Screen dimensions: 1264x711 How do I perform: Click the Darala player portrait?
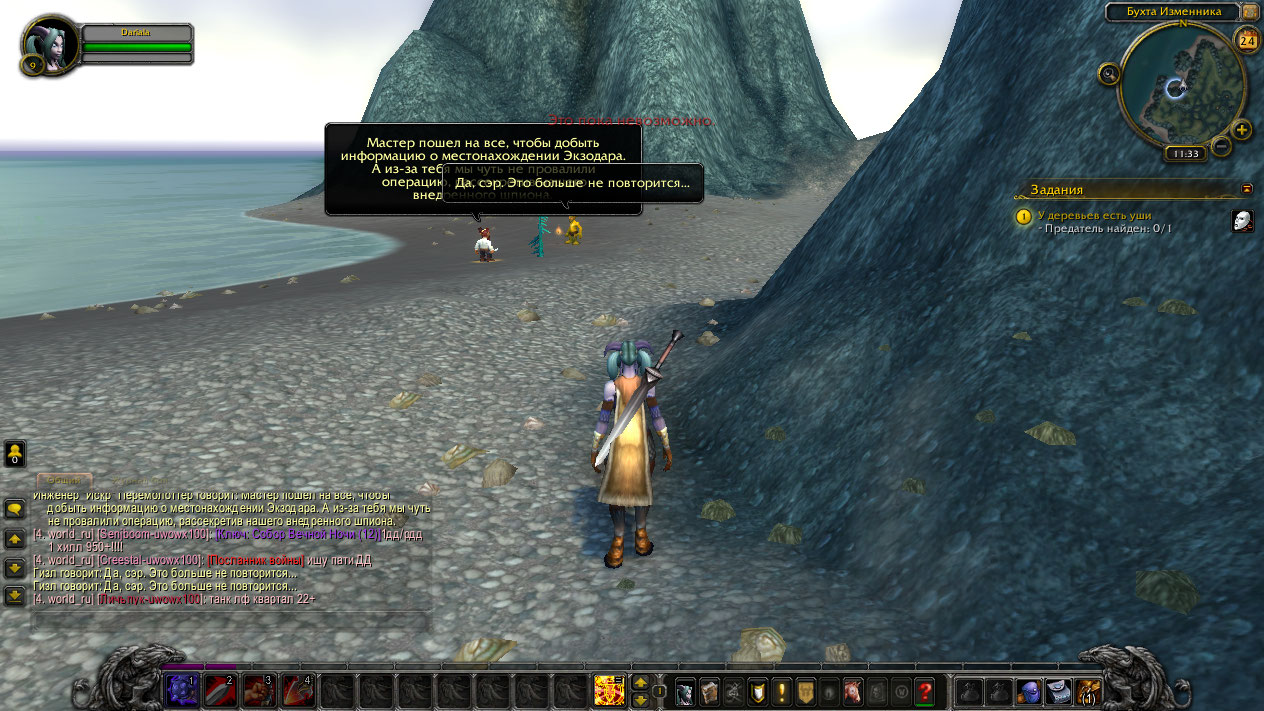[50, 45]
